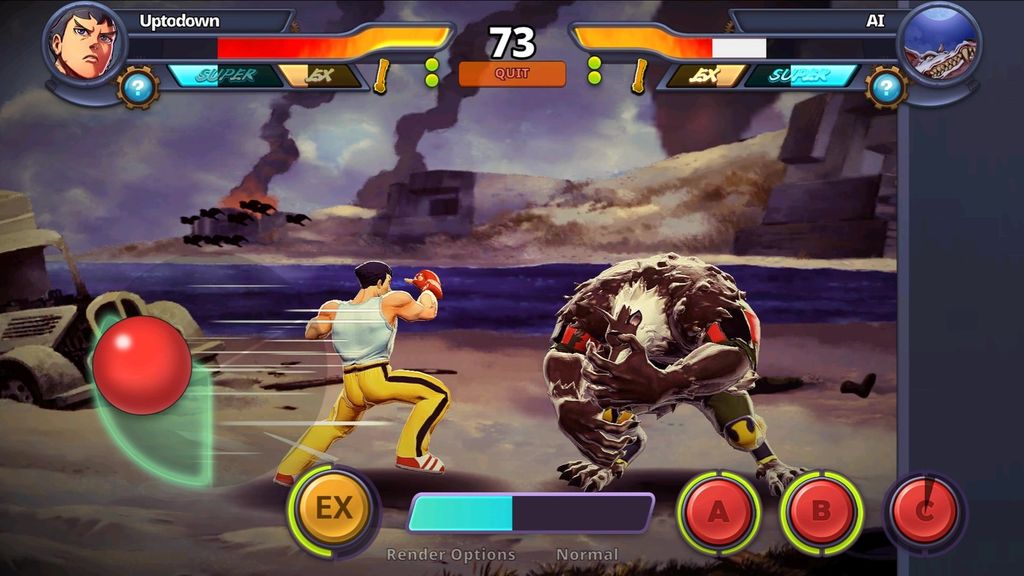The height and width of the screenshot is (576, 1024).
Task: Change the Render Options setting
Action: 451,554
